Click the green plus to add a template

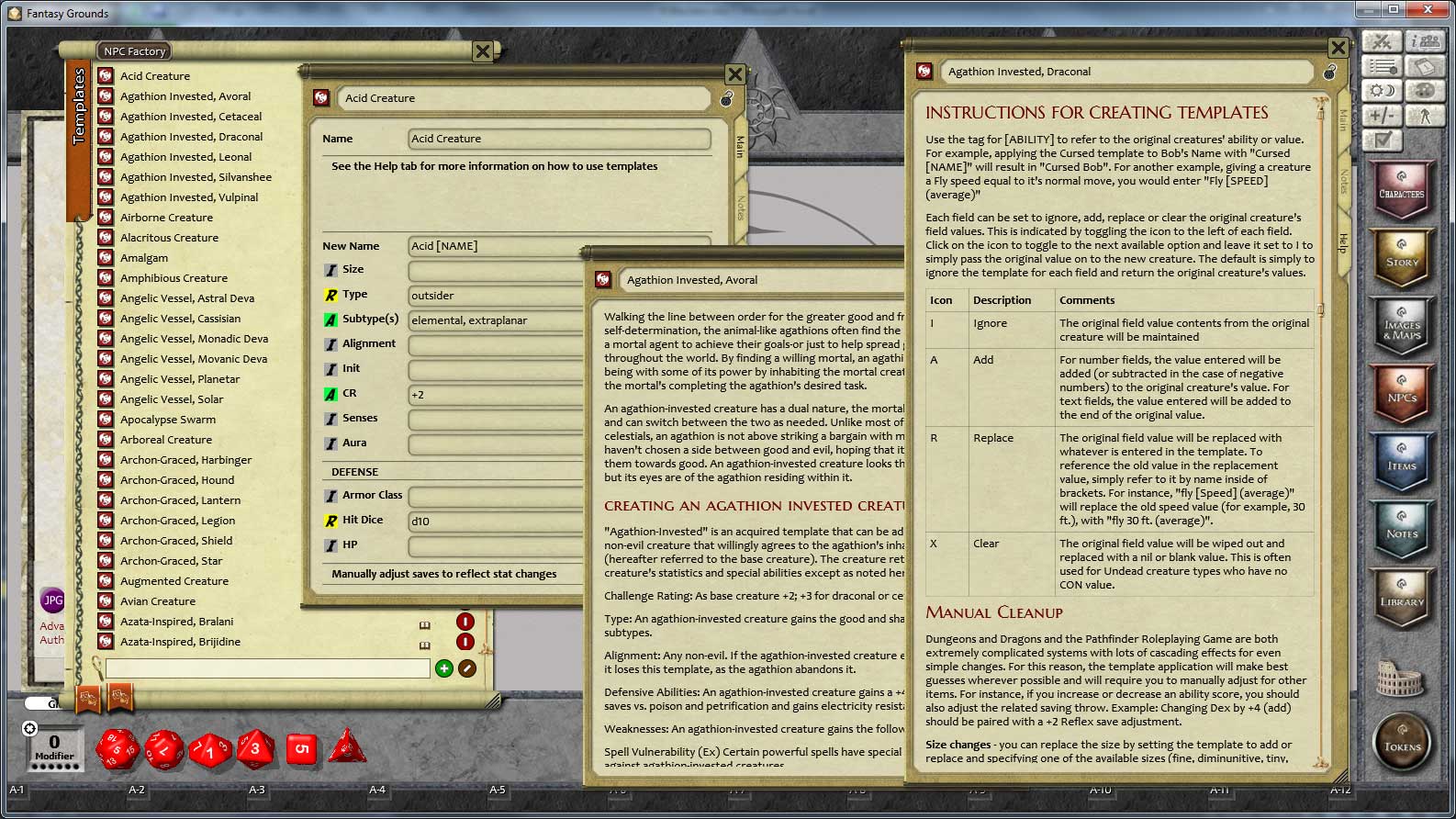click(444, 668)
